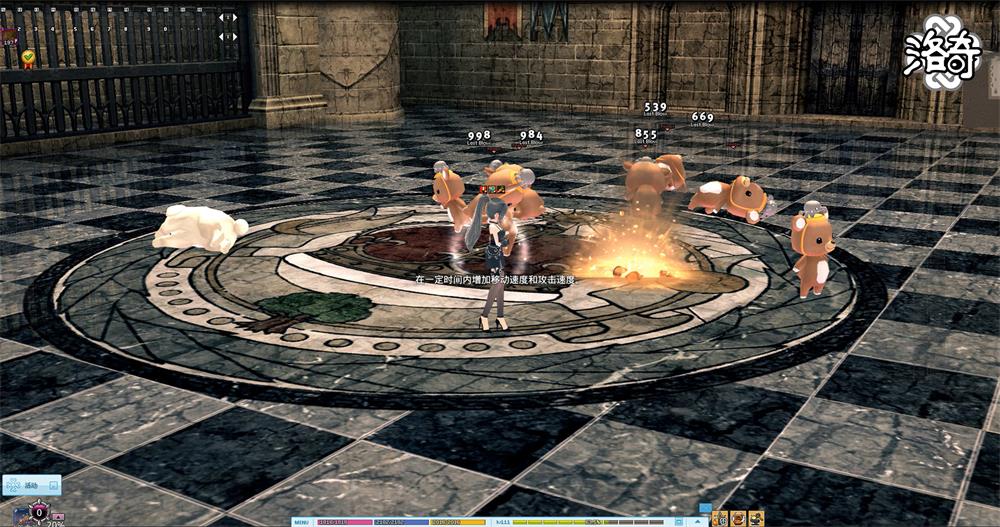Open the middle orange icon, bottom-right trio
The image size is (1000, 527).
click(x=738, y=518)
